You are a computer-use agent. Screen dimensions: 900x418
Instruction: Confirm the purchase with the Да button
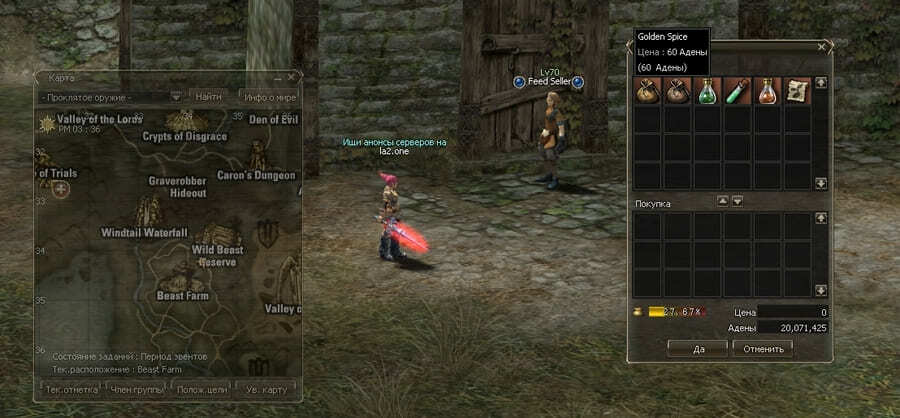pyautogui.click(x=698, y=348)
